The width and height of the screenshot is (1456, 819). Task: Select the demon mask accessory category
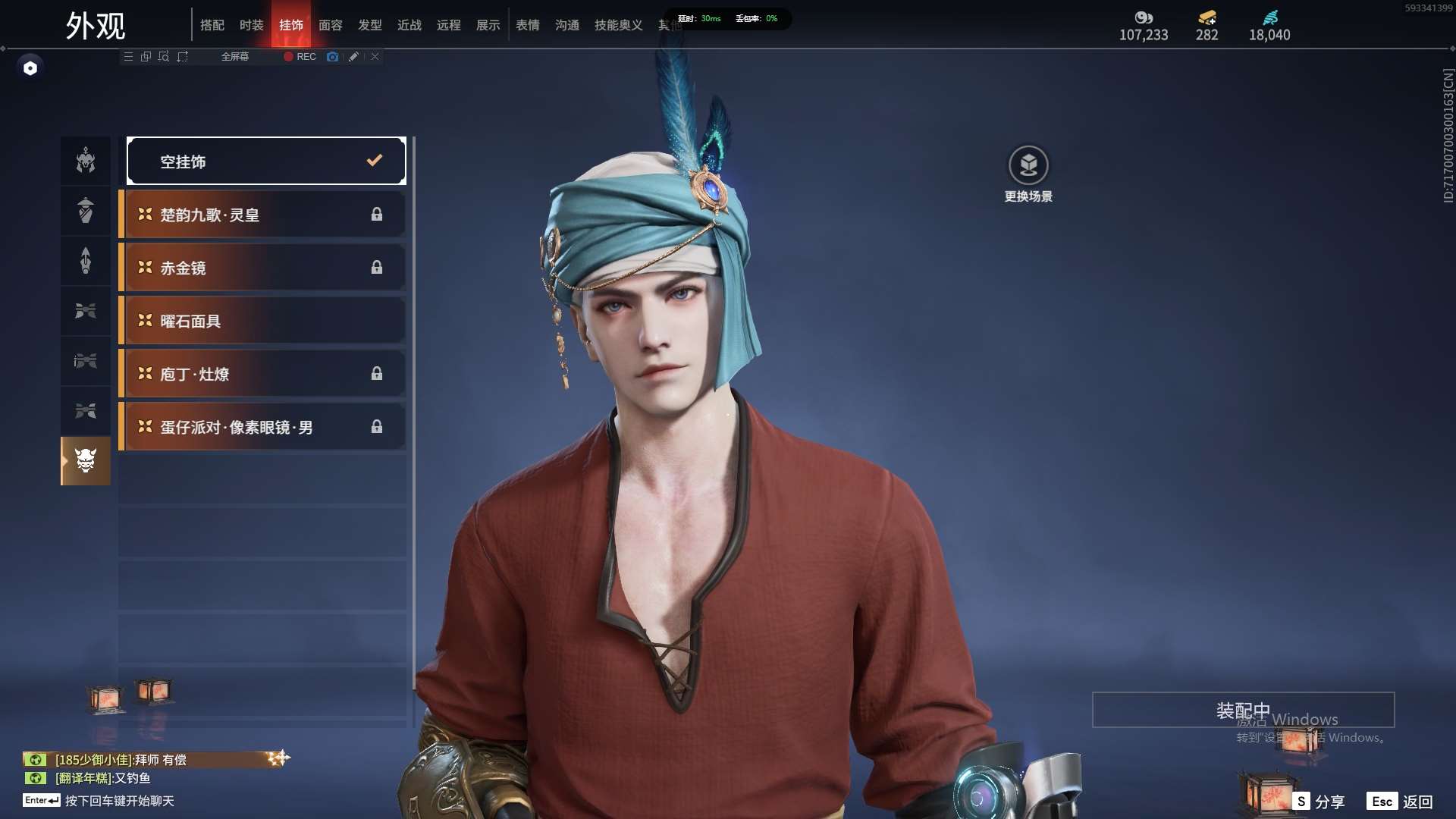click(x=86, y=460)
